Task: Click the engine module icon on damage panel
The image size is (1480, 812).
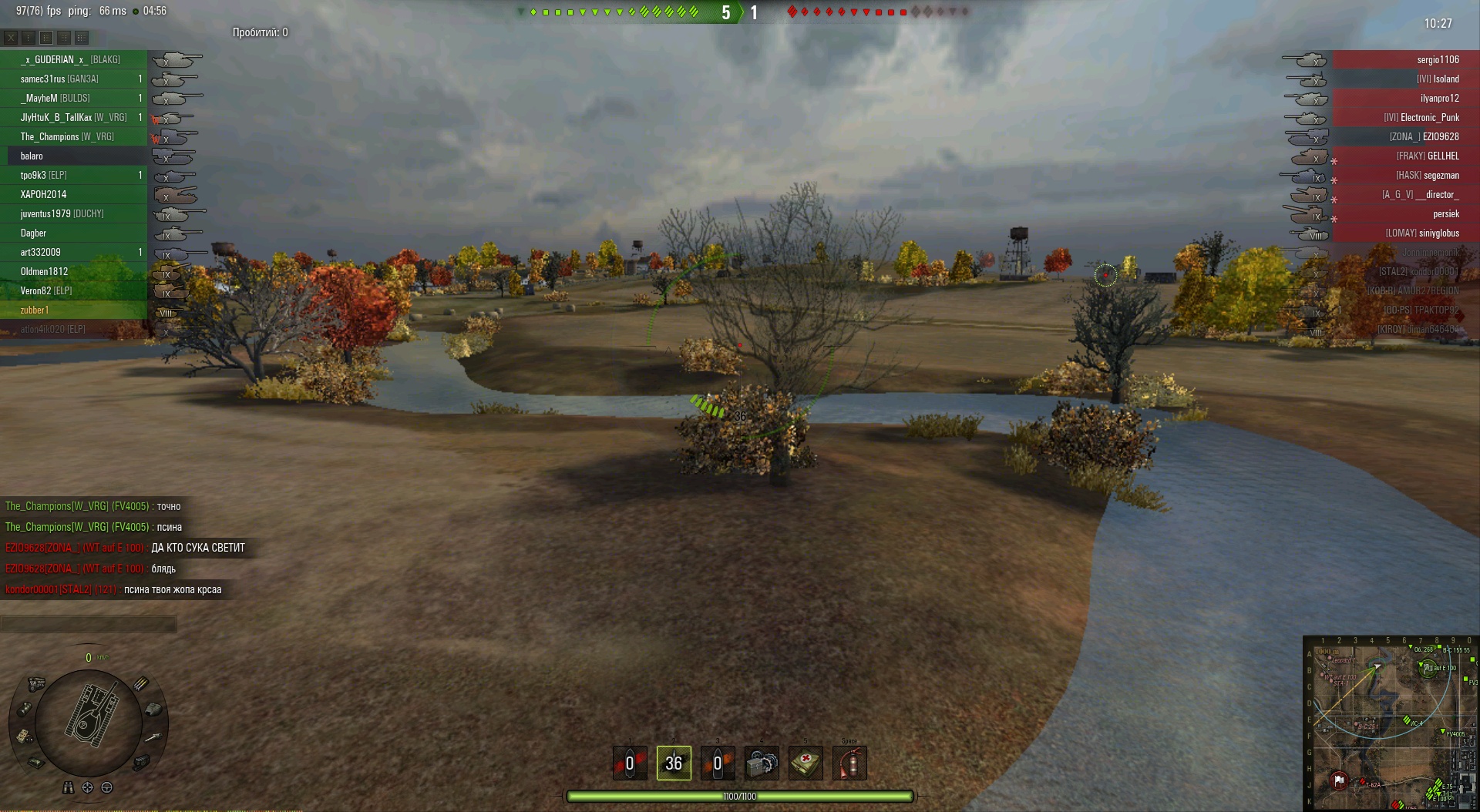Action: click(x=36, y=683)
